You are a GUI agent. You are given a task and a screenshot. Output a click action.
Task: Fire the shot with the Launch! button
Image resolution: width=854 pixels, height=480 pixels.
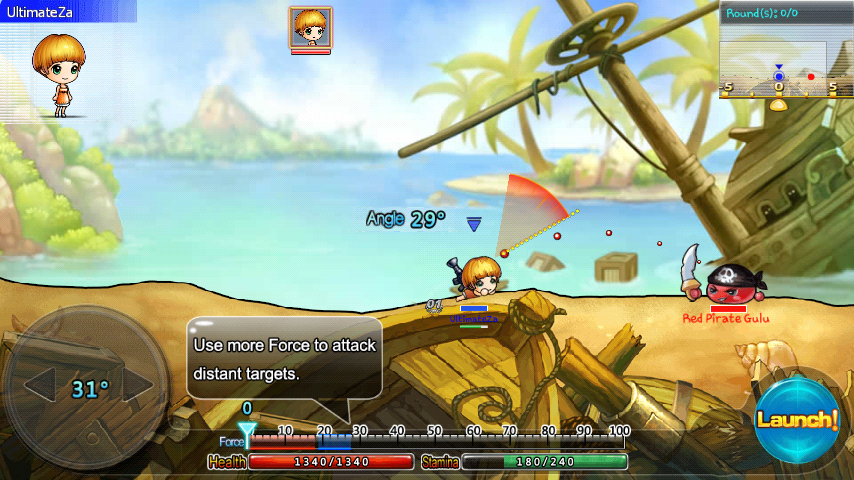point(796,420)
